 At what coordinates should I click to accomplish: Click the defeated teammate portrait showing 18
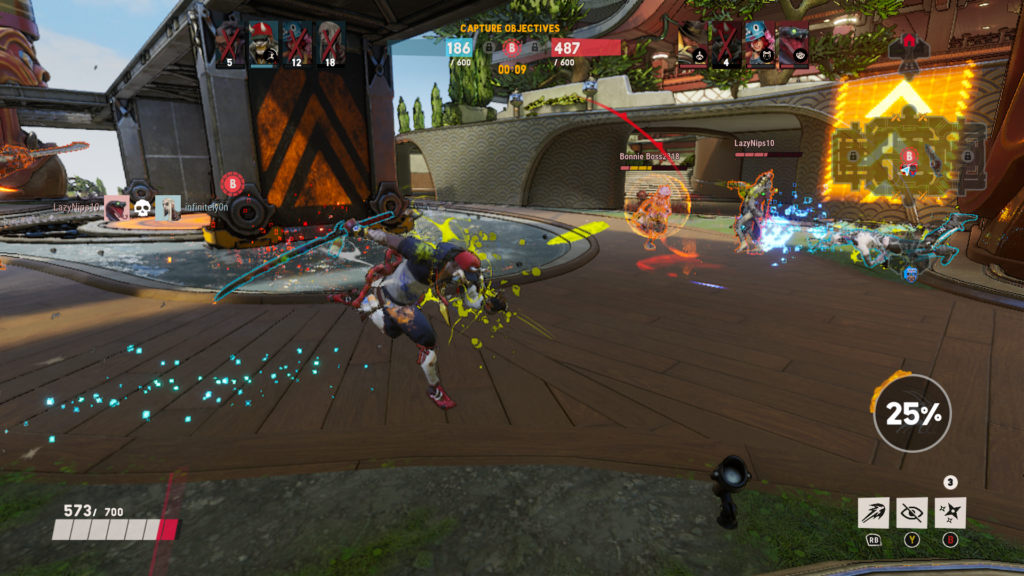tap(330, 44)
